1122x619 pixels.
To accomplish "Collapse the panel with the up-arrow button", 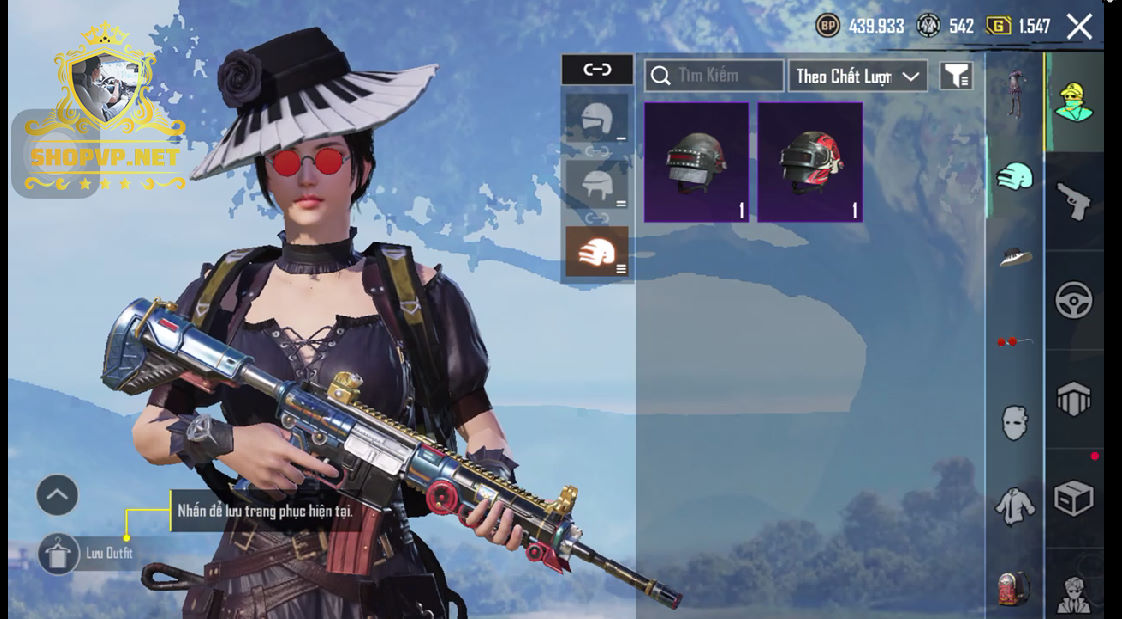I will pyautogui.click(x=57, y=494).
